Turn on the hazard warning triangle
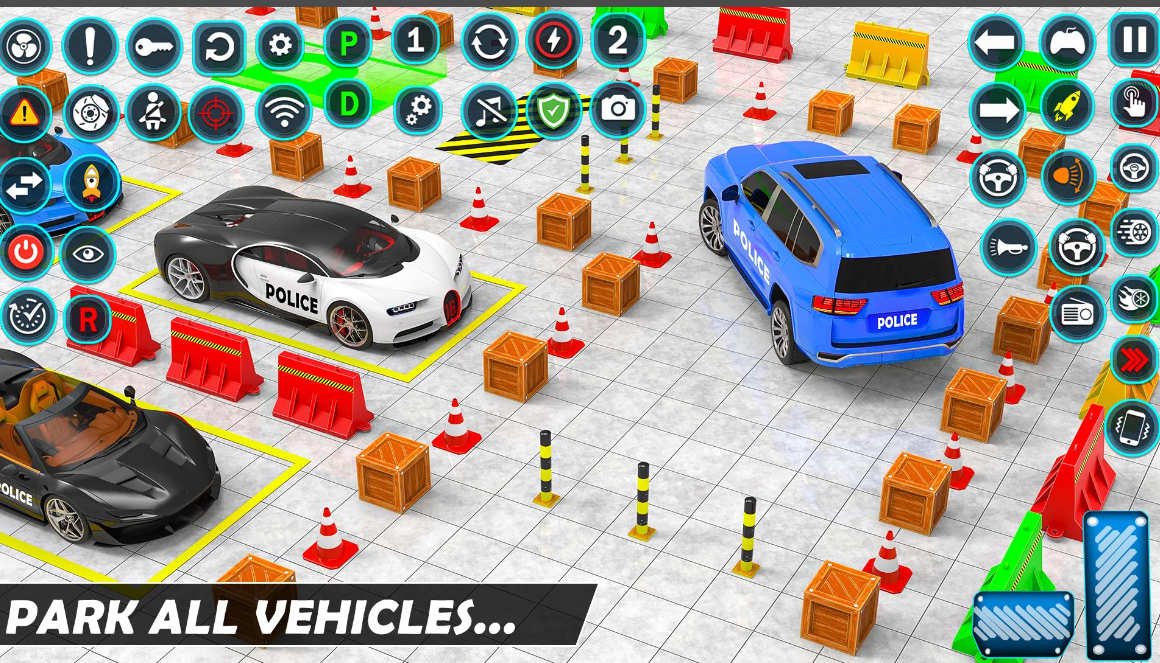Screen dimensions: 1160x663 23,113
